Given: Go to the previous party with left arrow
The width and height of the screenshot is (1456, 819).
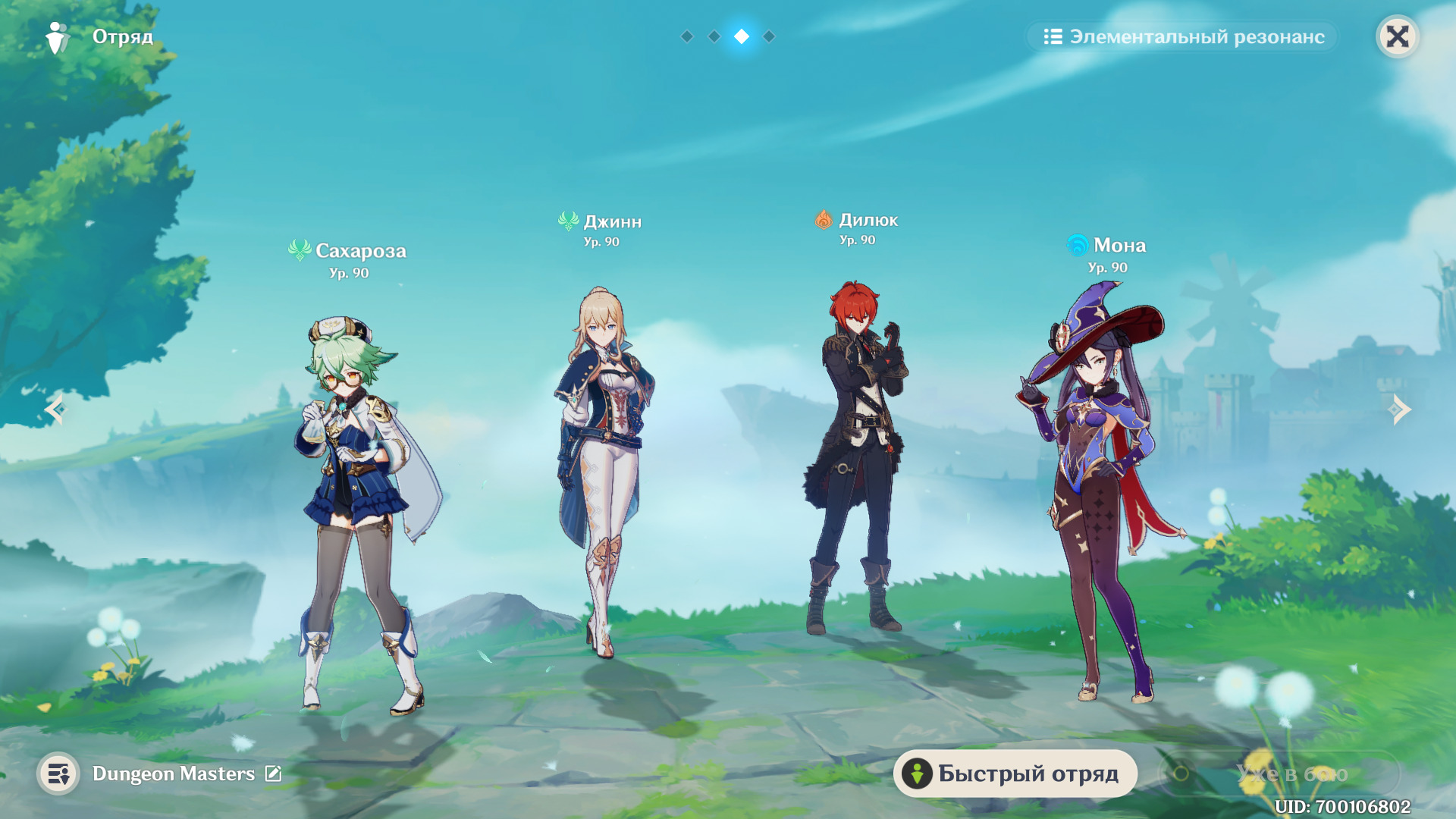Looking at the screenshot, I should click(x=55, y=409).
